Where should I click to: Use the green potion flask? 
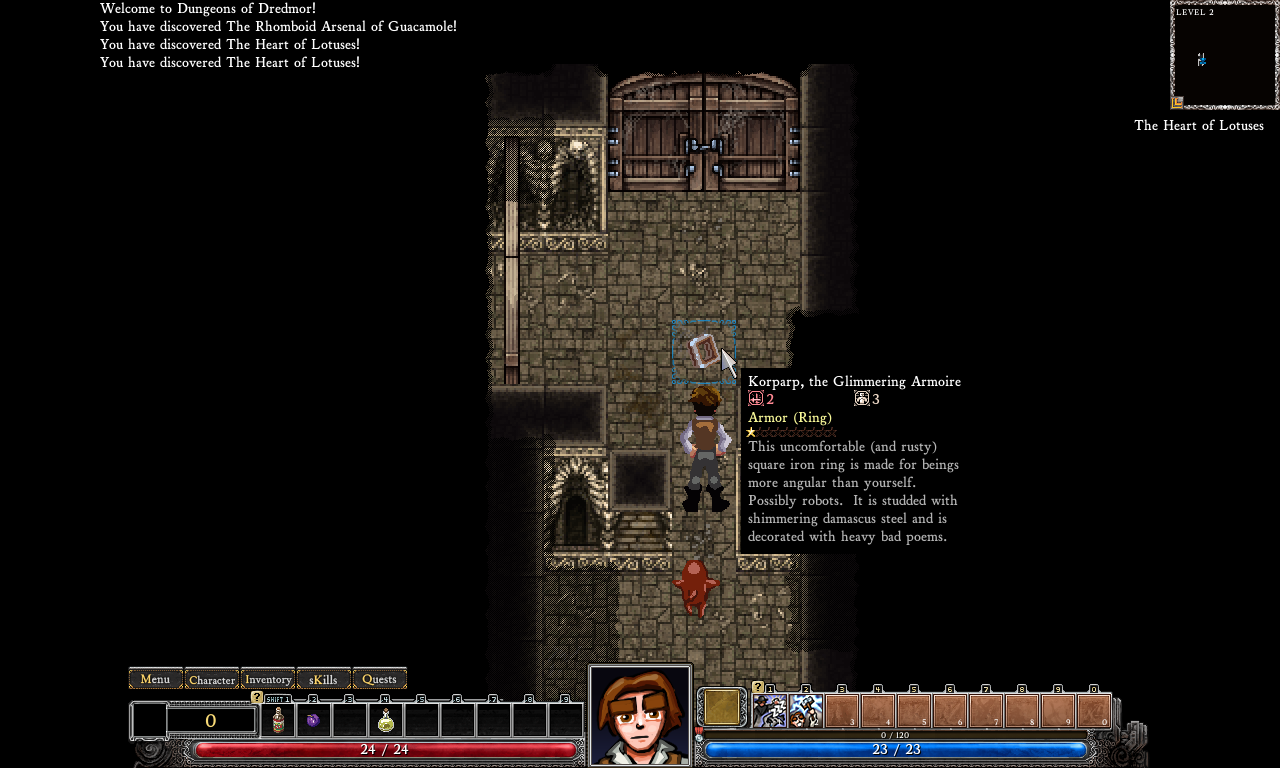coord(386,720)
